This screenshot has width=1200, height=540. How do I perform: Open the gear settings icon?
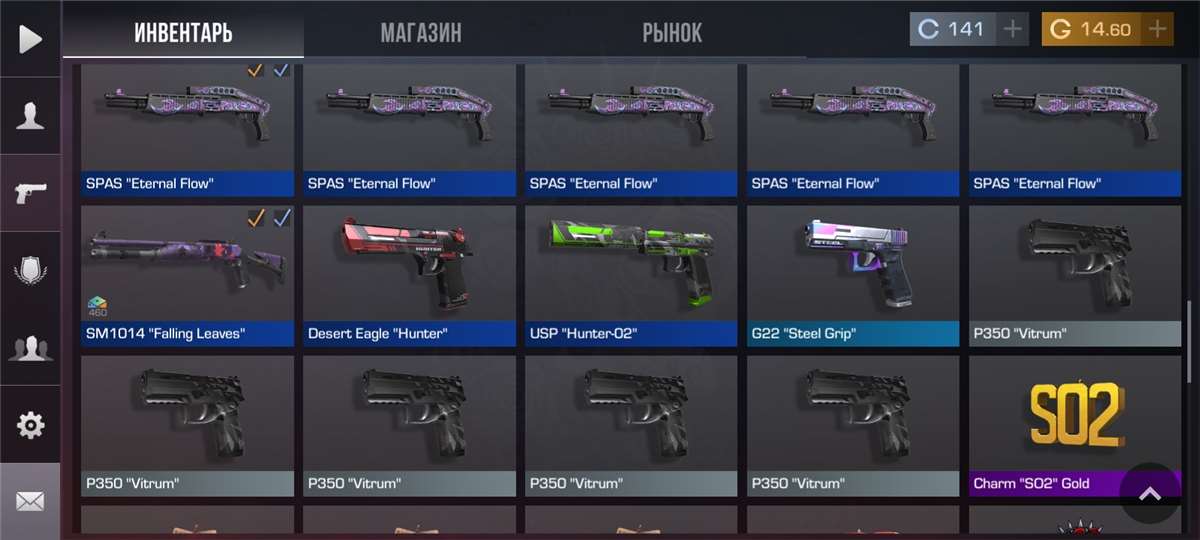30,425
